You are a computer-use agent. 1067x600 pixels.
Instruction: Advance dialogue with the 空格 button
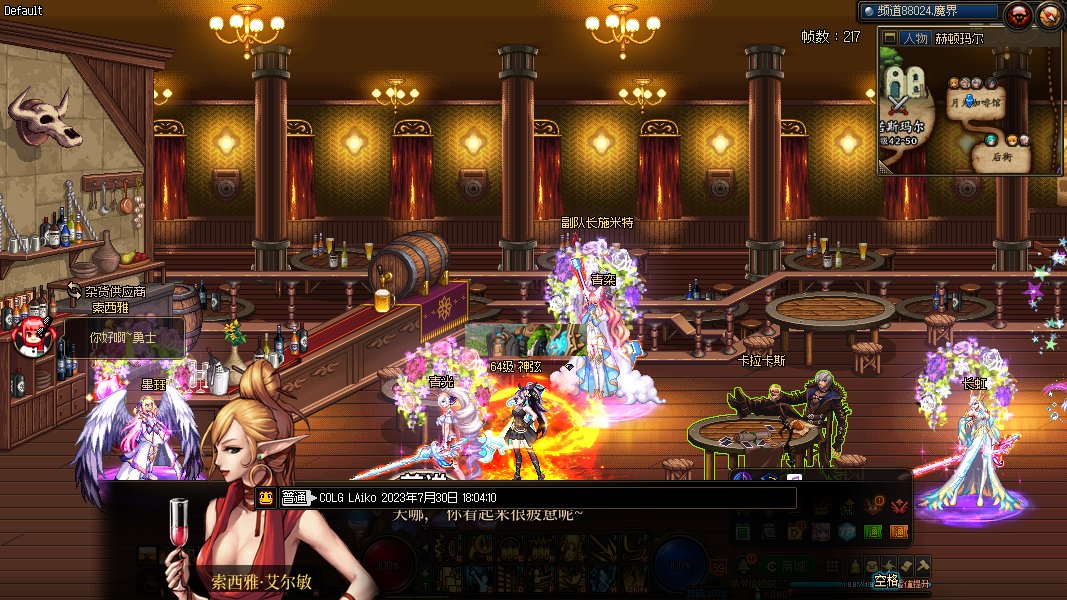coord(886,580)
